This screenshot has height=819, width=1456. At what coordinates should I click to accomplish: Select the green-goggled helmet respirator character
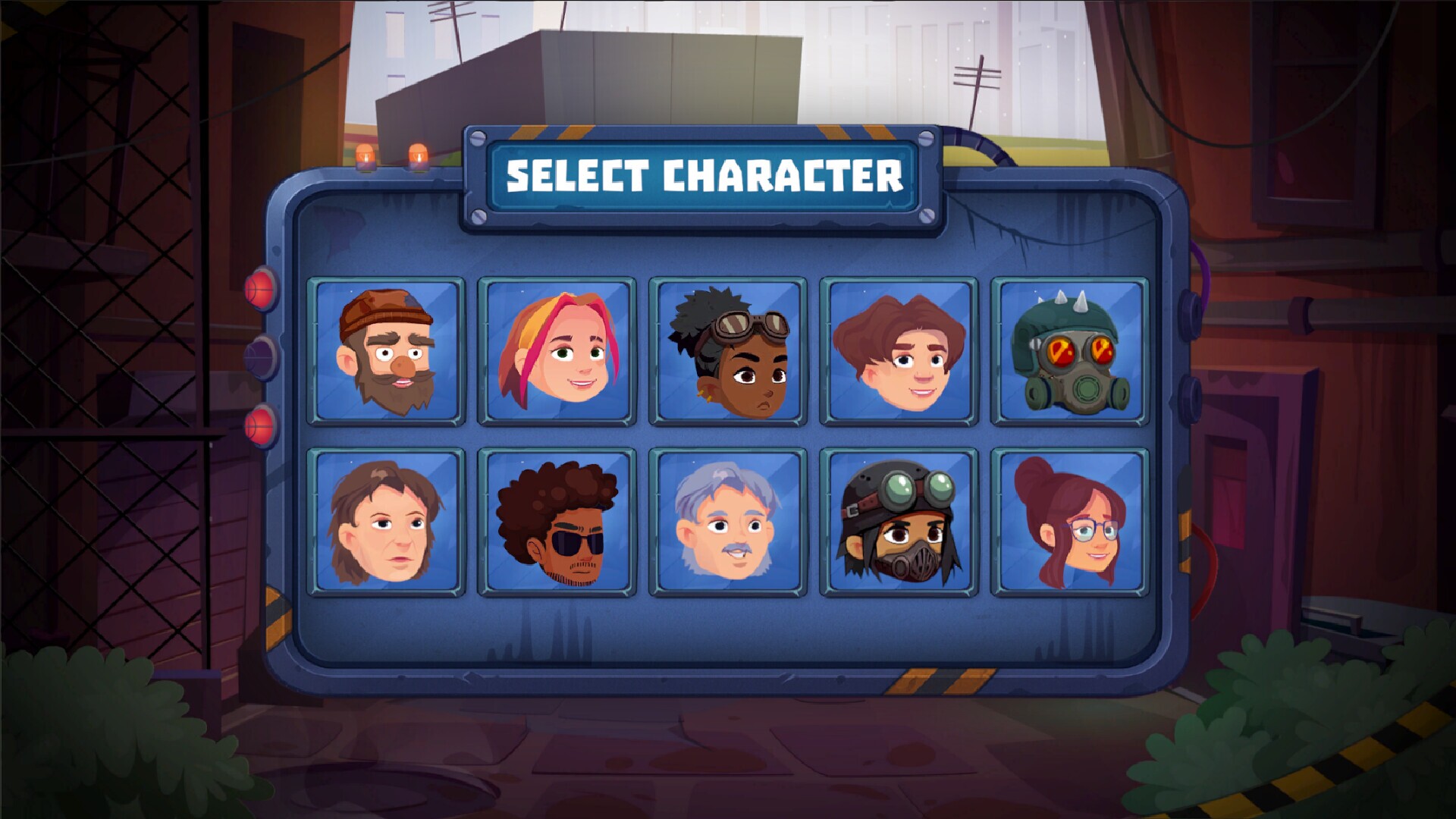899,522
